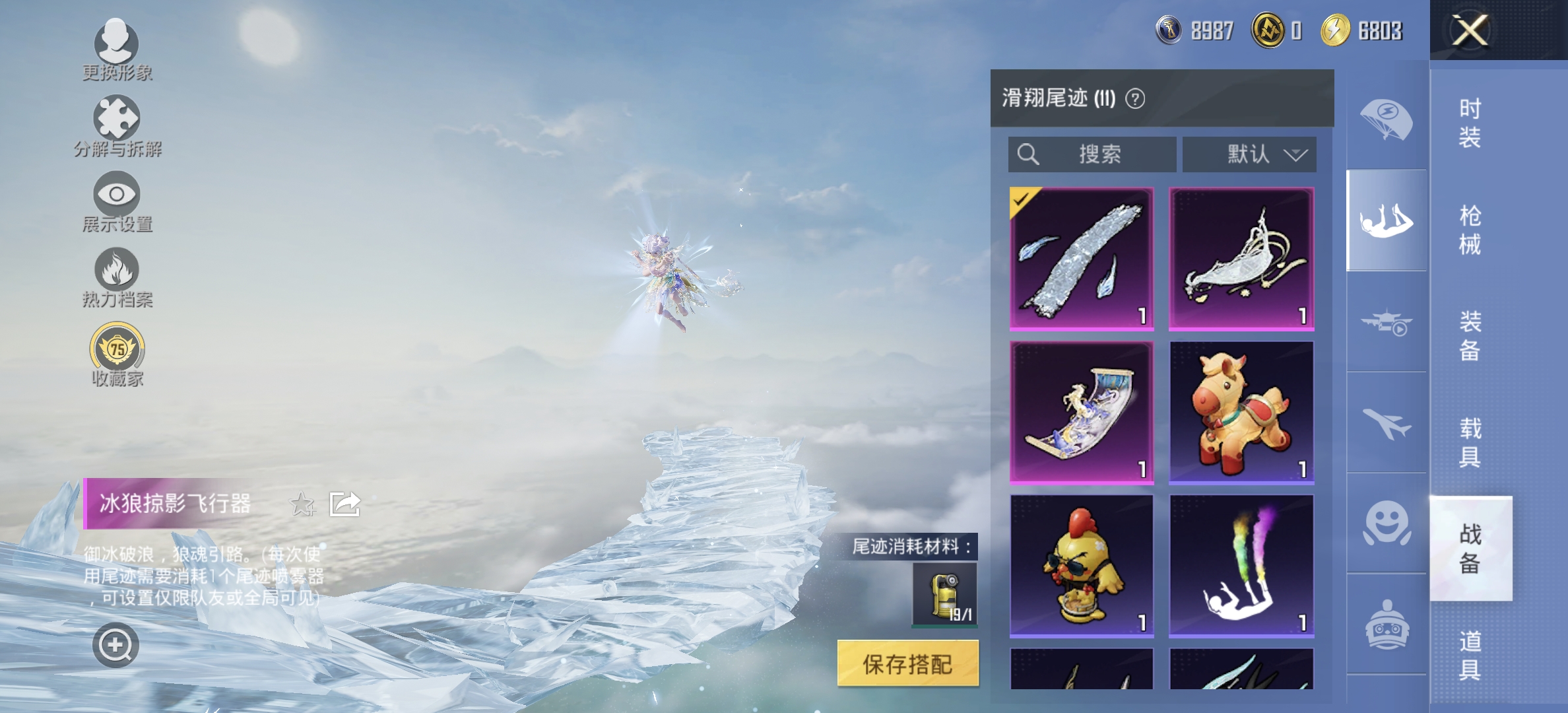This screenshot has height=713, width=1568.
Task: Click the 搜索 search input field
Action: (1092, 154)
